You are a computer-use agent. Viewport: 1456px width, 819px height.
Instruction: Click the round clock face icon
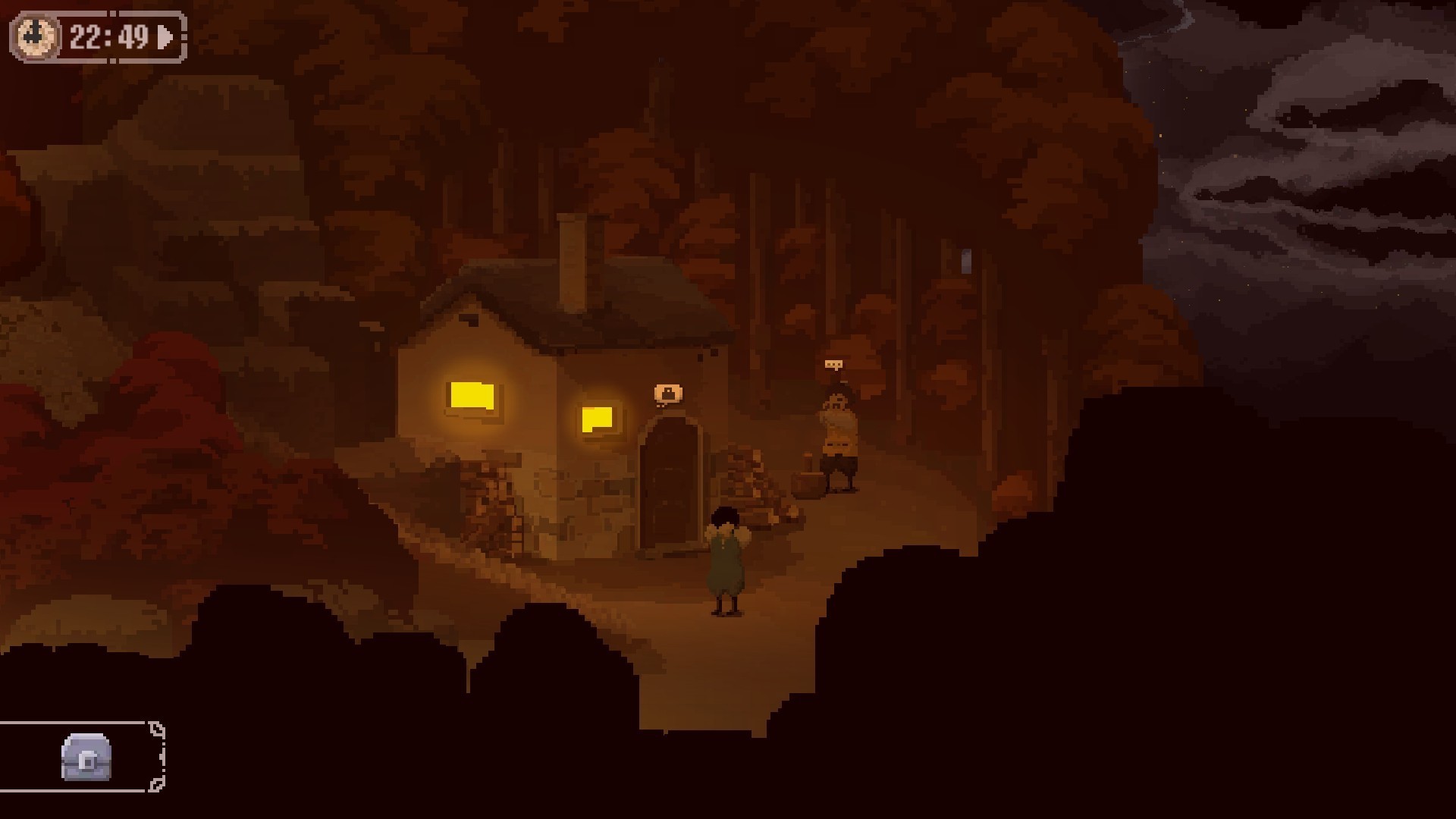[x=35, y=36]
